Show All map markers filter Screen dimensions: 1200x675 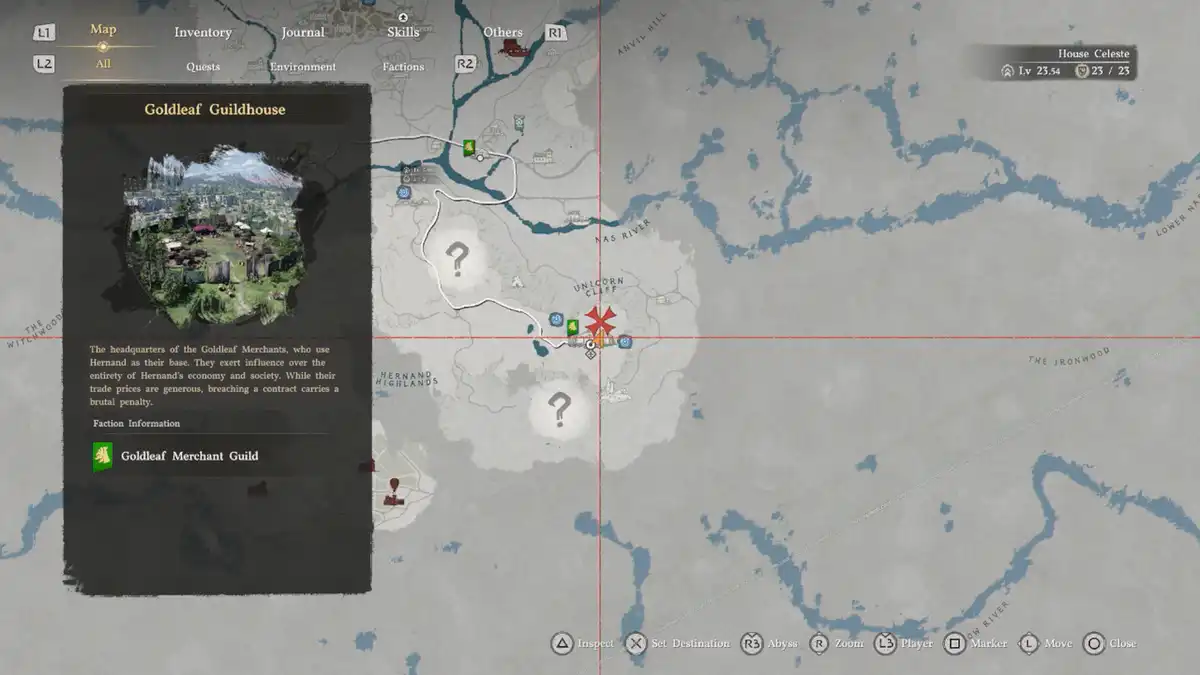[103, 64]
